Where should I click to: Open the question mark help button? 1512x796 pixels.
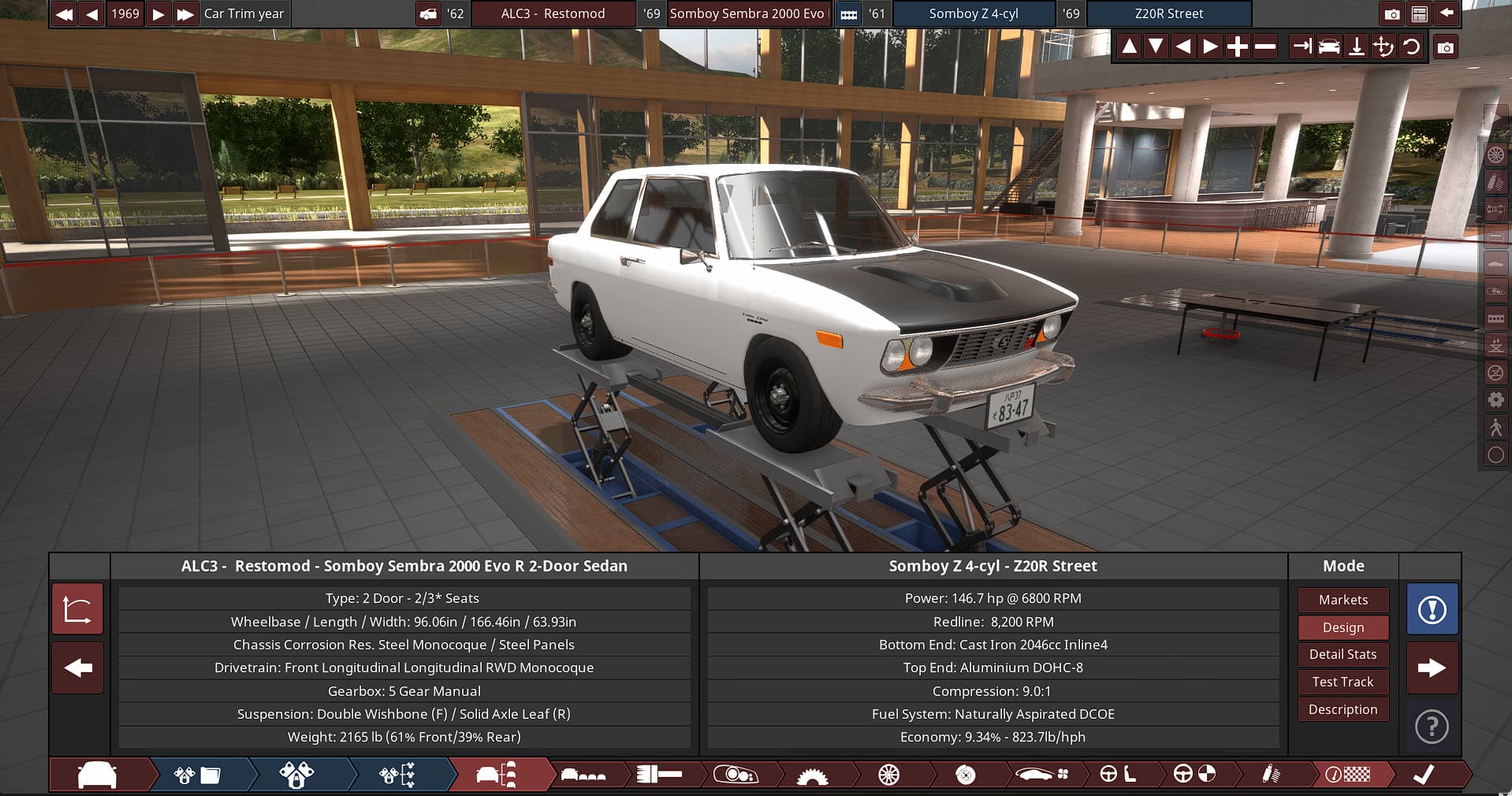1432,727
